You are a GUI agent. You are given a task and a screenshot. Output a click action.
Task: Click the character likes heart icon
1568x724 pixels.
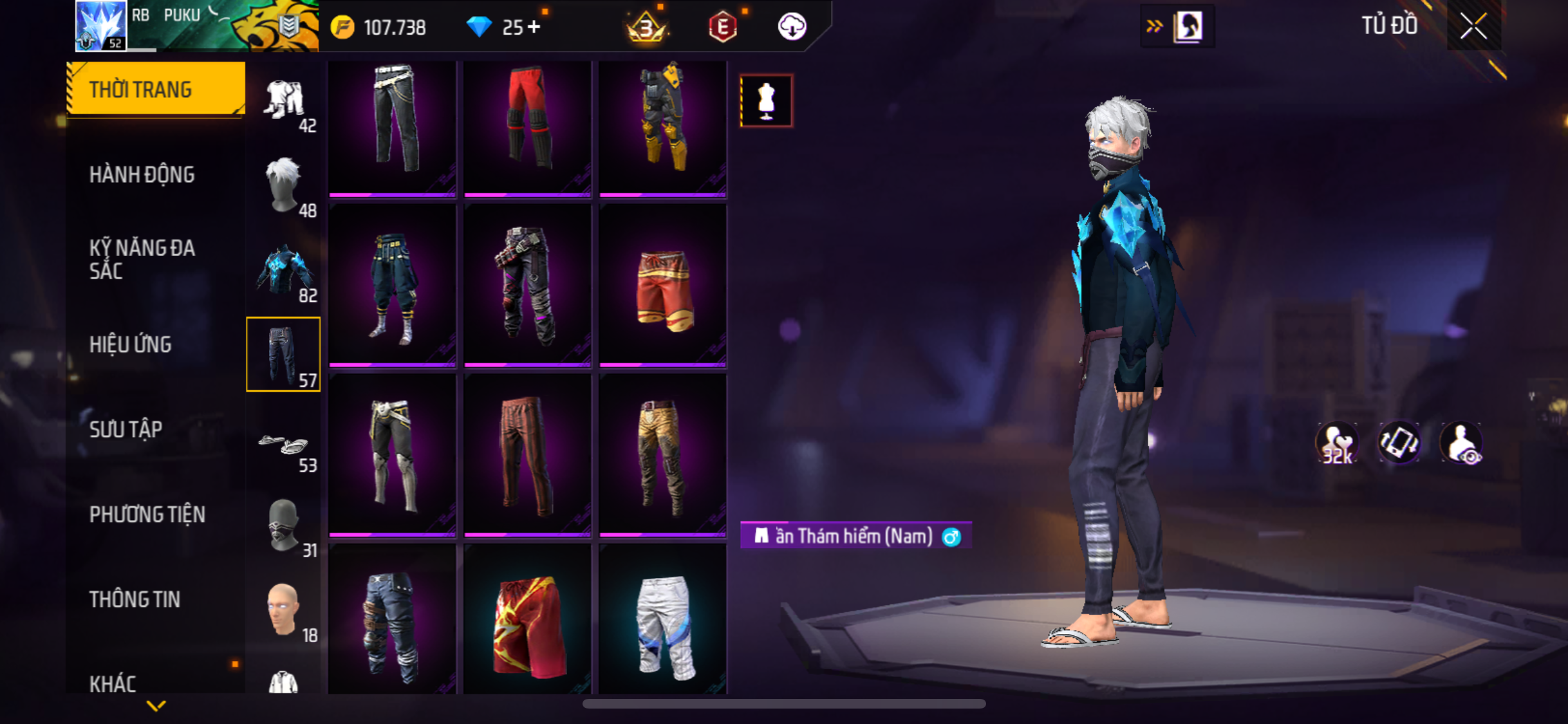[x=1337, y=443]
